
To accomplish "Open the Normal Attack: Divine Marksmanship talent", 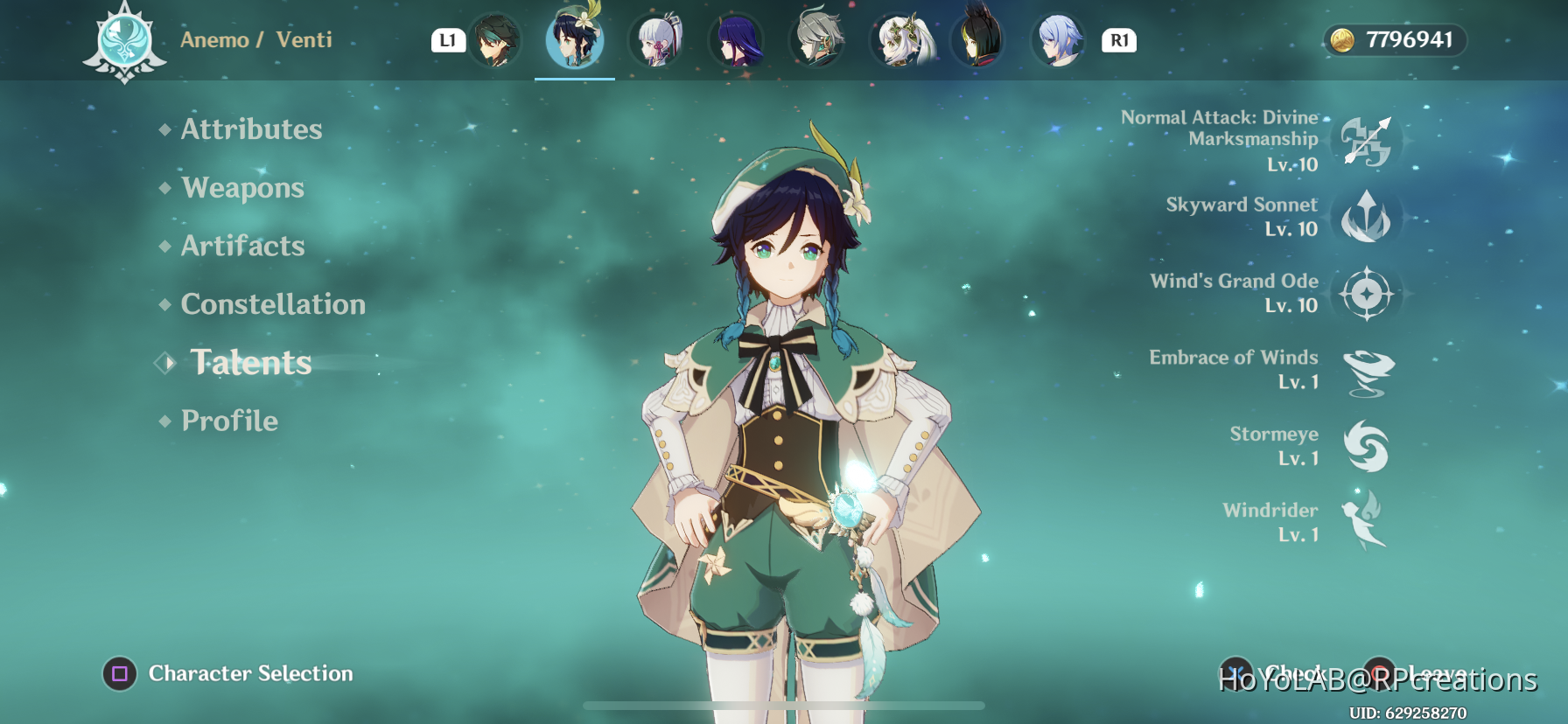I will click(1366, 142).
